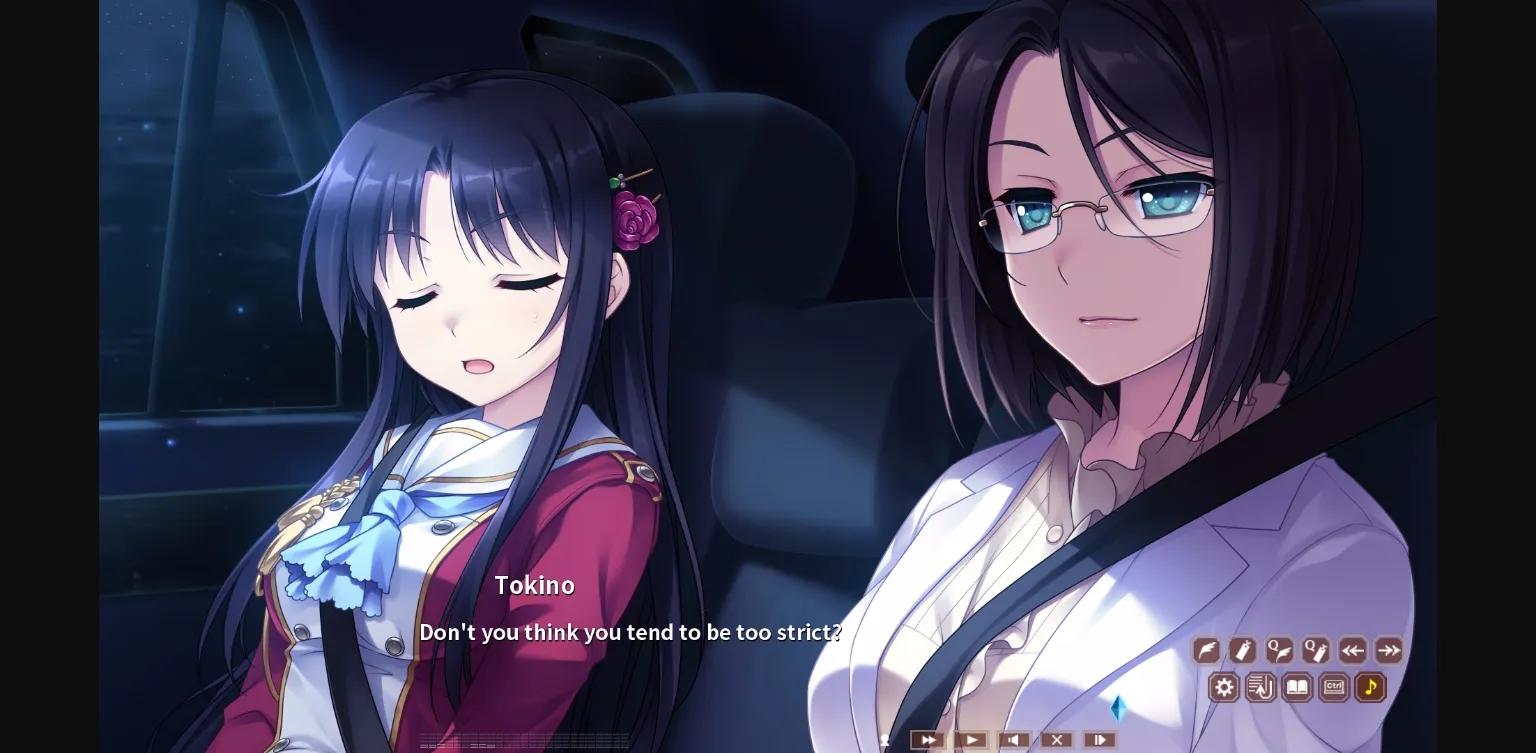The image size is (1536, 753).
Task: Activate skip mode with the fast-forward button
Action: 927,740
